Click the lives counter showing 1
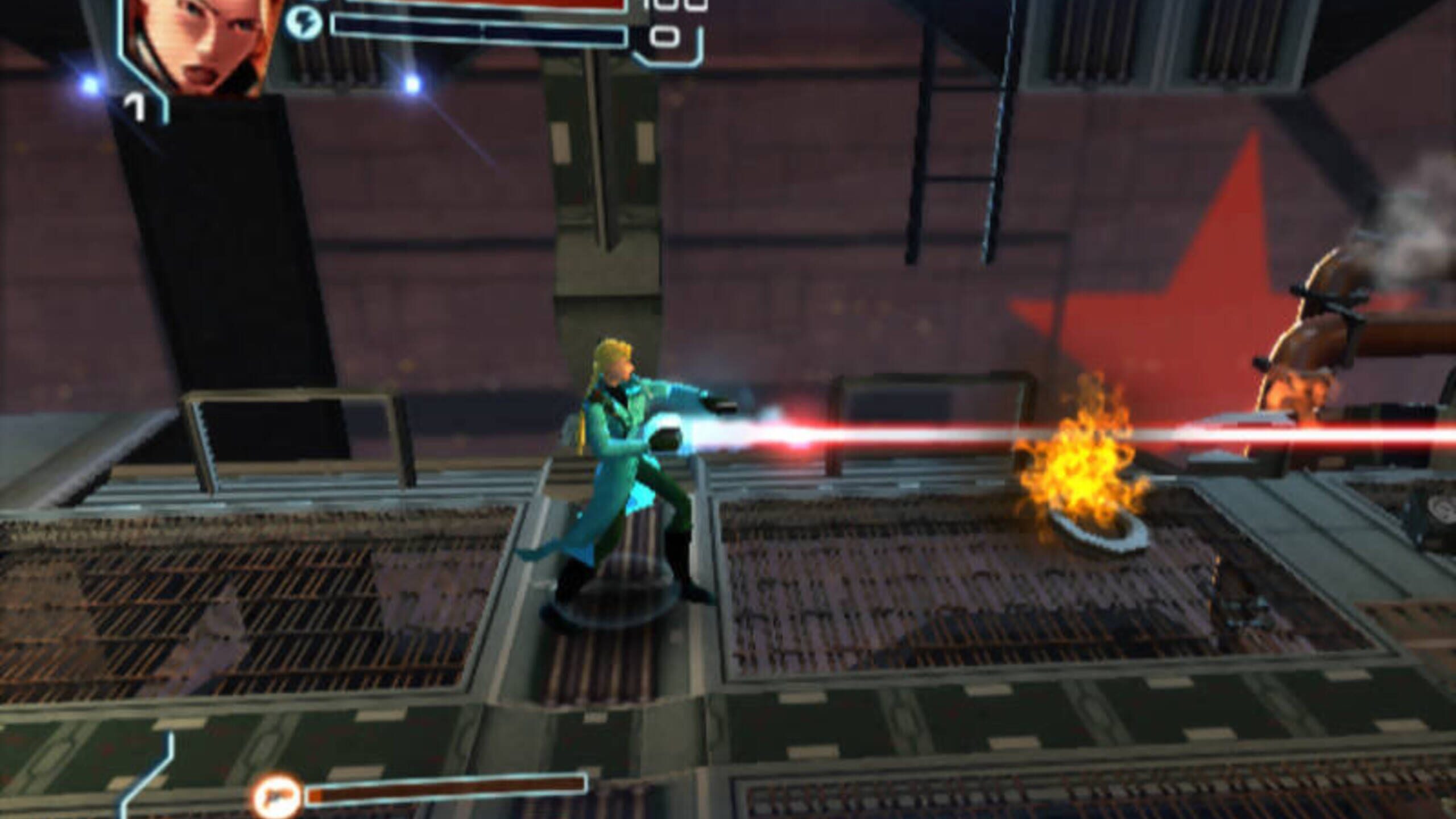The width and height of the screenshot is (1456, 819). [135, 108]
